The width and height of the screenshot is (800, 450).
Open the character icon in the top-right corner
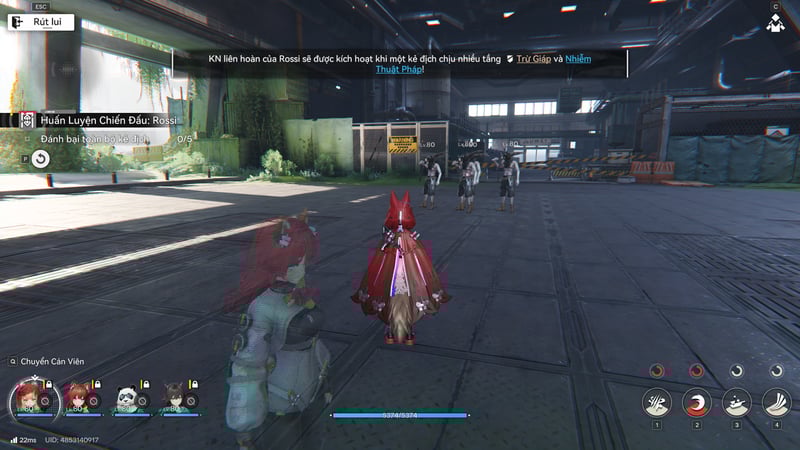(774, 22)
